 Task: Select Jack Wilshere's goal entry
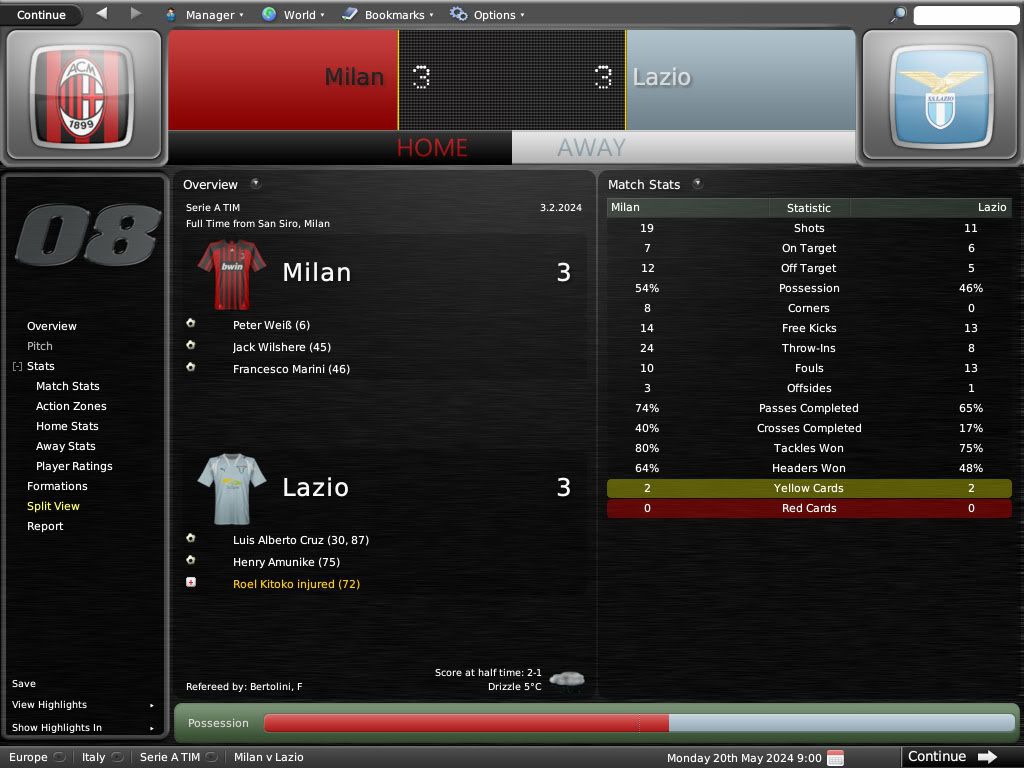pos(281,347)
